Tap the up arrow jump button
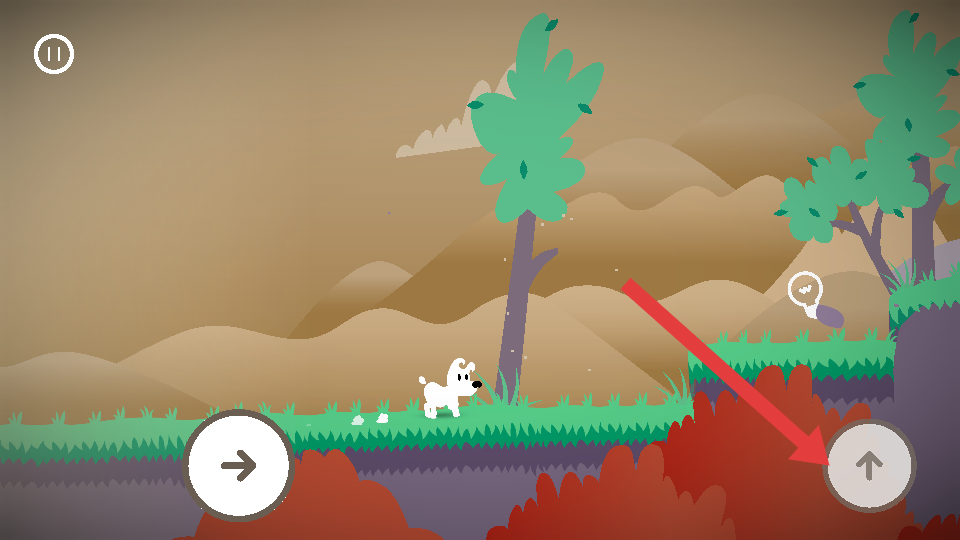Viewport: 960px width, 540px height. coord(869,465)
